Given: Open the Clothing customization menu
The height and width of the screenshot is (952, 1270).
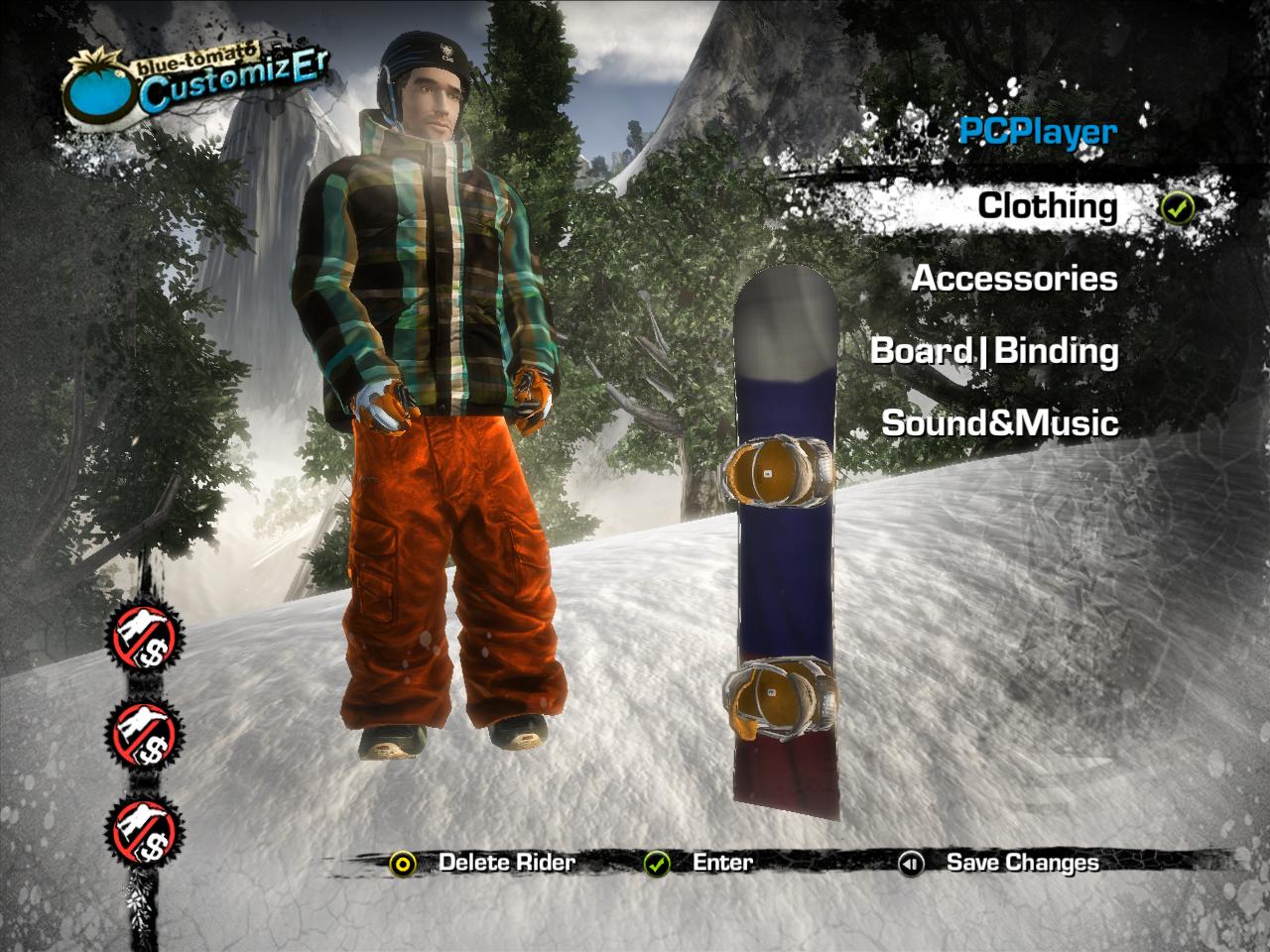Looking at the screenshot, I should [1047, 206].
